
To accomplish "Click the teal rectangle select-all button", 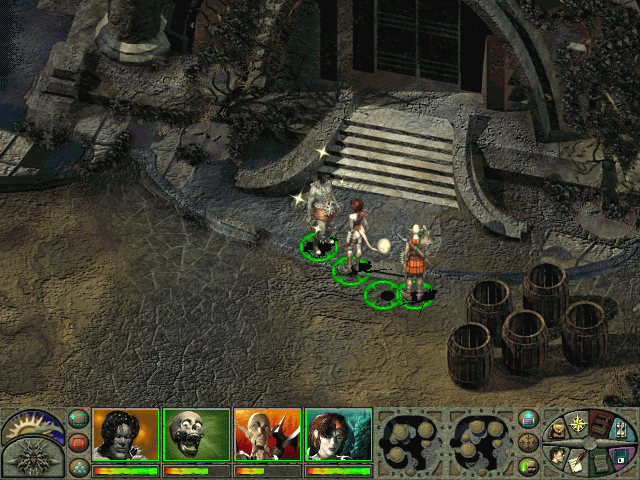I will point(79,418).
